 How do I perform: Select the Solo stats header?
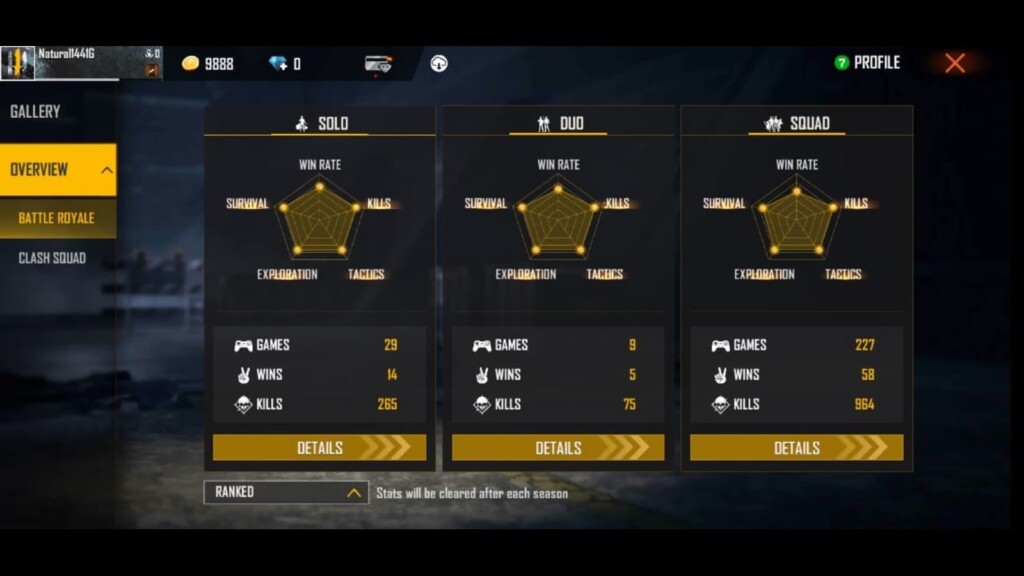pyautogui.click(x=320, y=123)
